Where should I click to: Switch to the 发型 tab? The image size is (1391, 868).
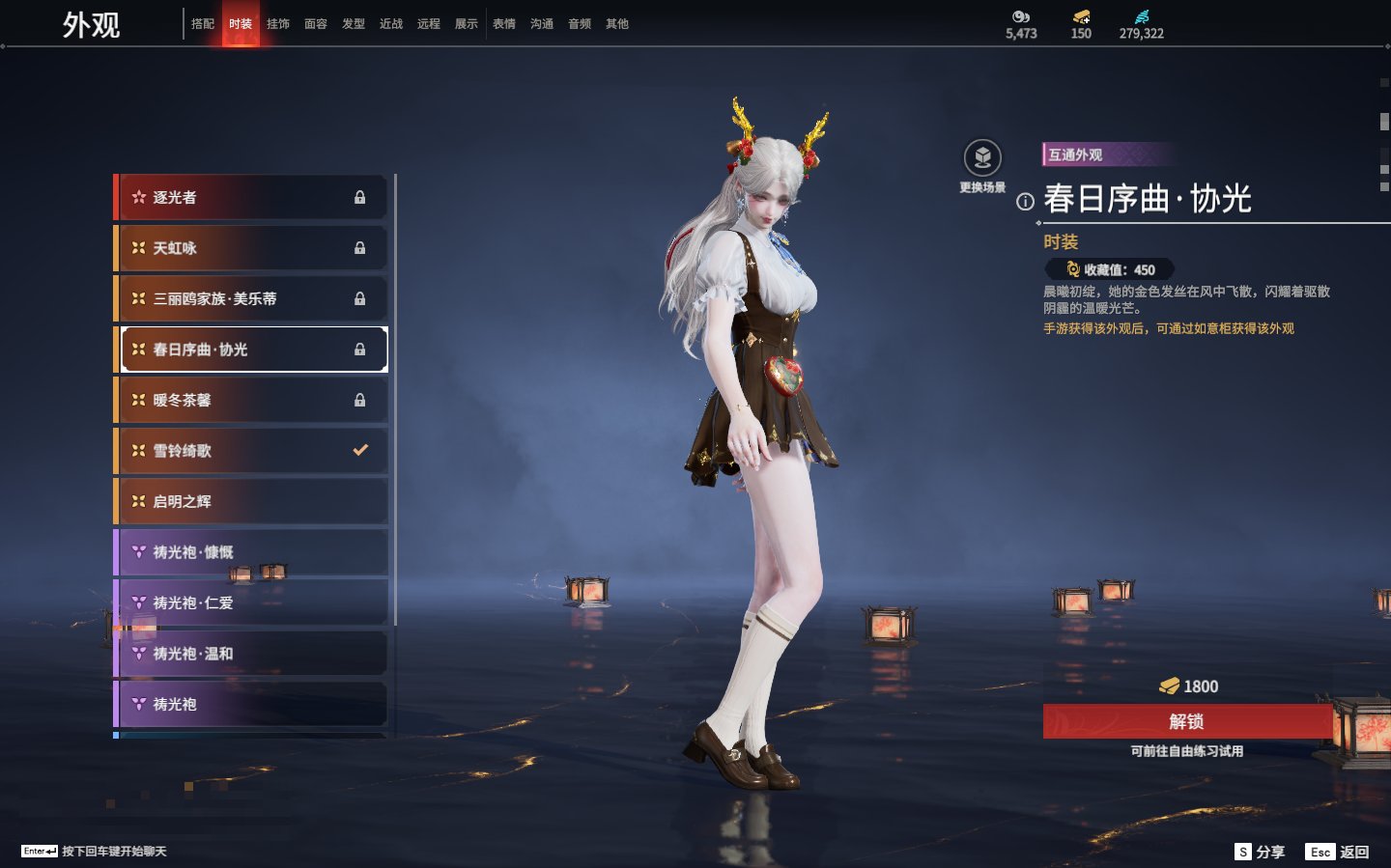(354, 24)
